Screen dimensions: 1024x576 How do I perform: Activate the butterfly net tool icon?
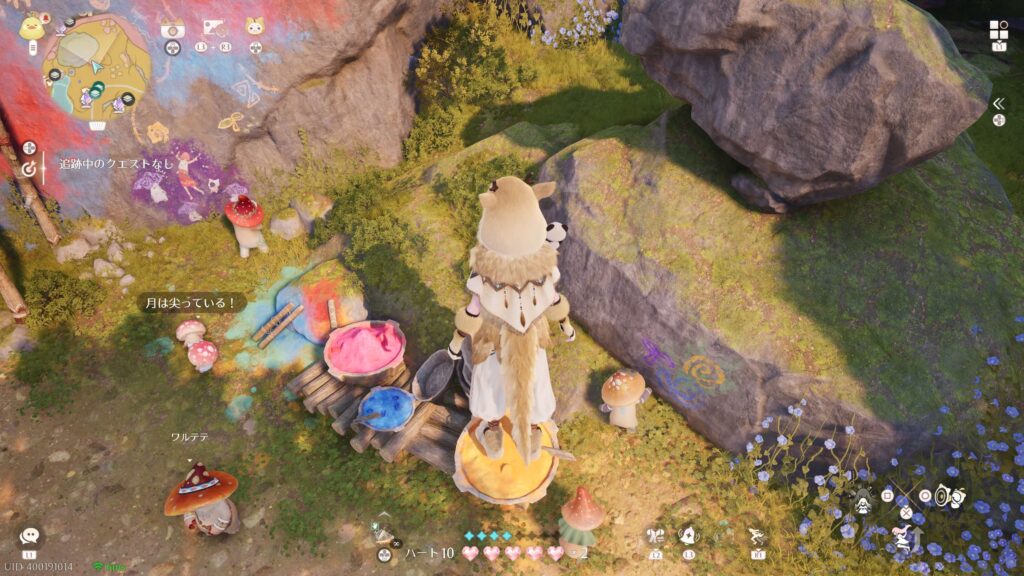point(655,536)
